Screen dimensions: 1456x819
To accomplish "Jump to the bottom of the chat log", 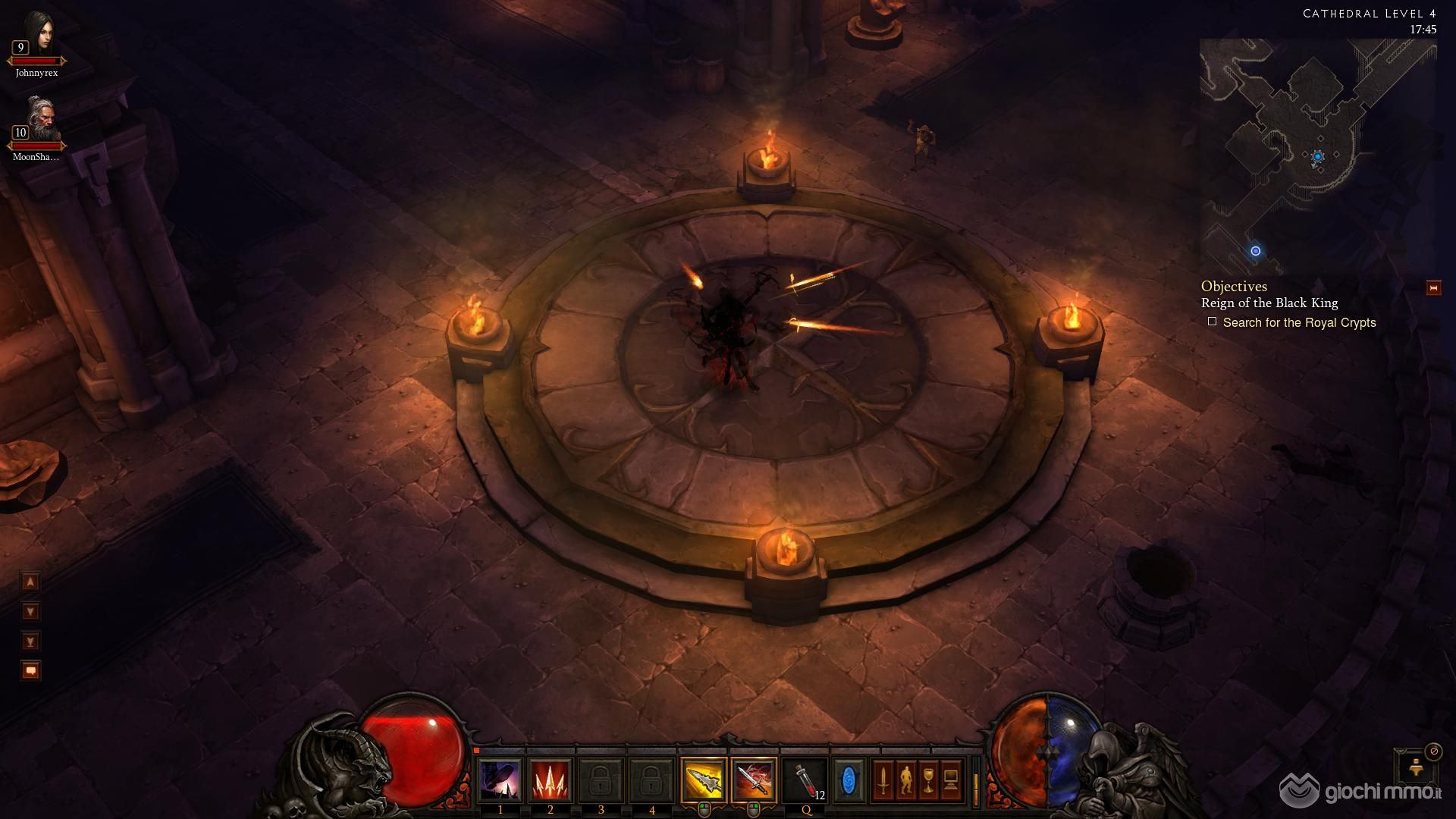I will 30,642.
